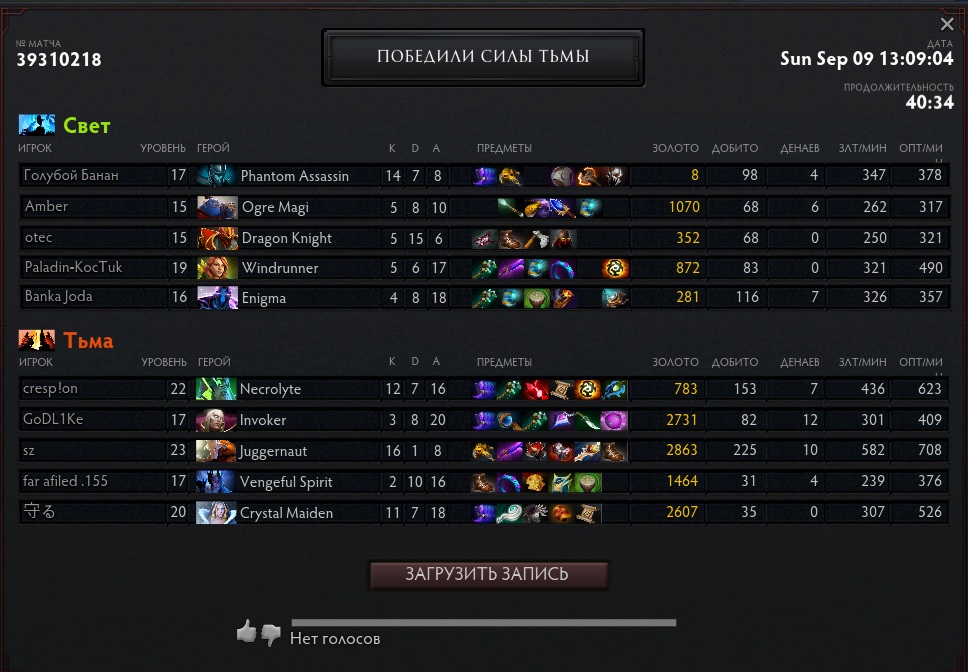Open Paladin-КосТик's player entry
The image size is (968, 672).
pos(73,268)
